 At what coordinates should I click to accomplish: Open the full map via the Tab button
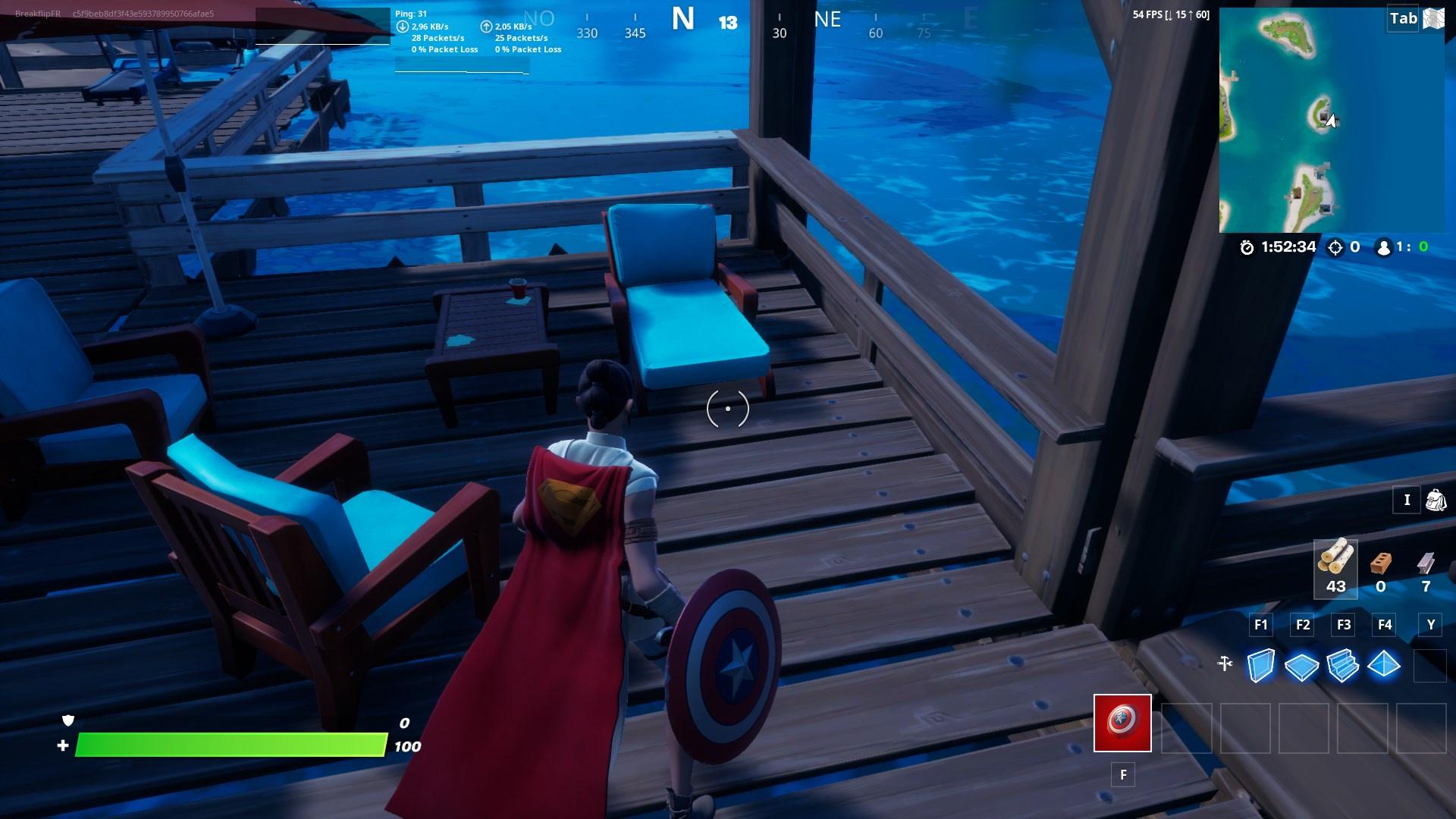[x=1401, y=19]
